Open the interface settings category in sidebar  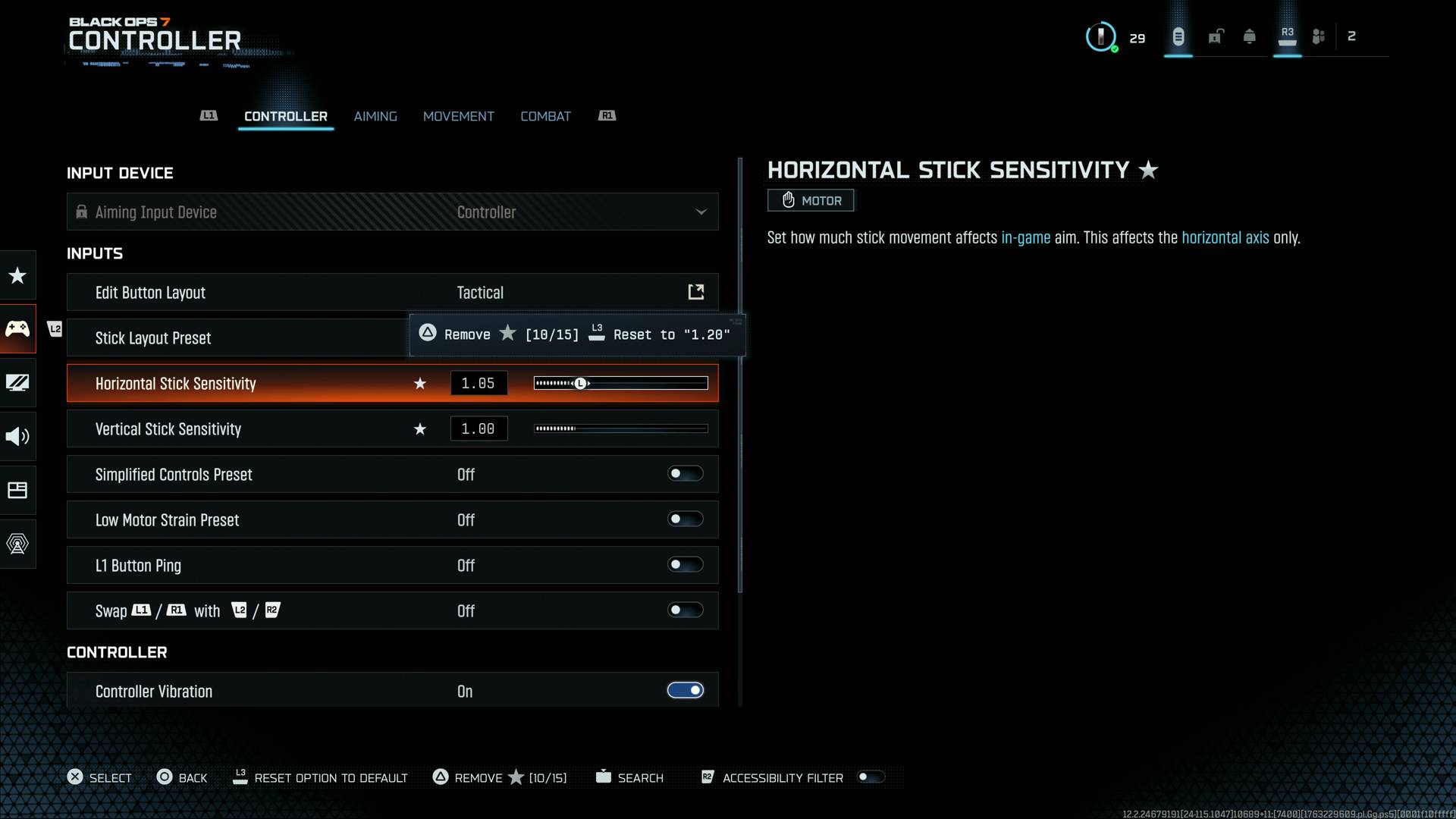click(x=17, y=490)
